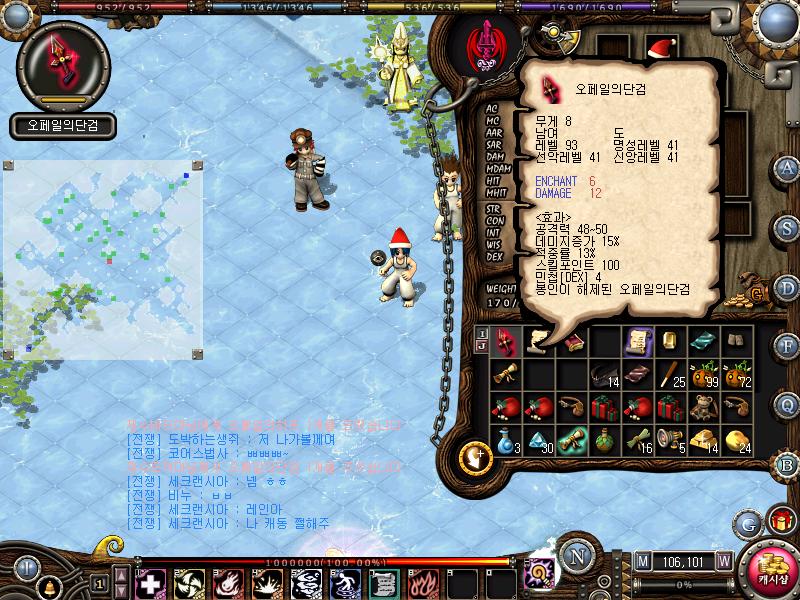The width and height of the screenshot is (800, 600).
Task: Click the round A button
Action: point(788,168)
